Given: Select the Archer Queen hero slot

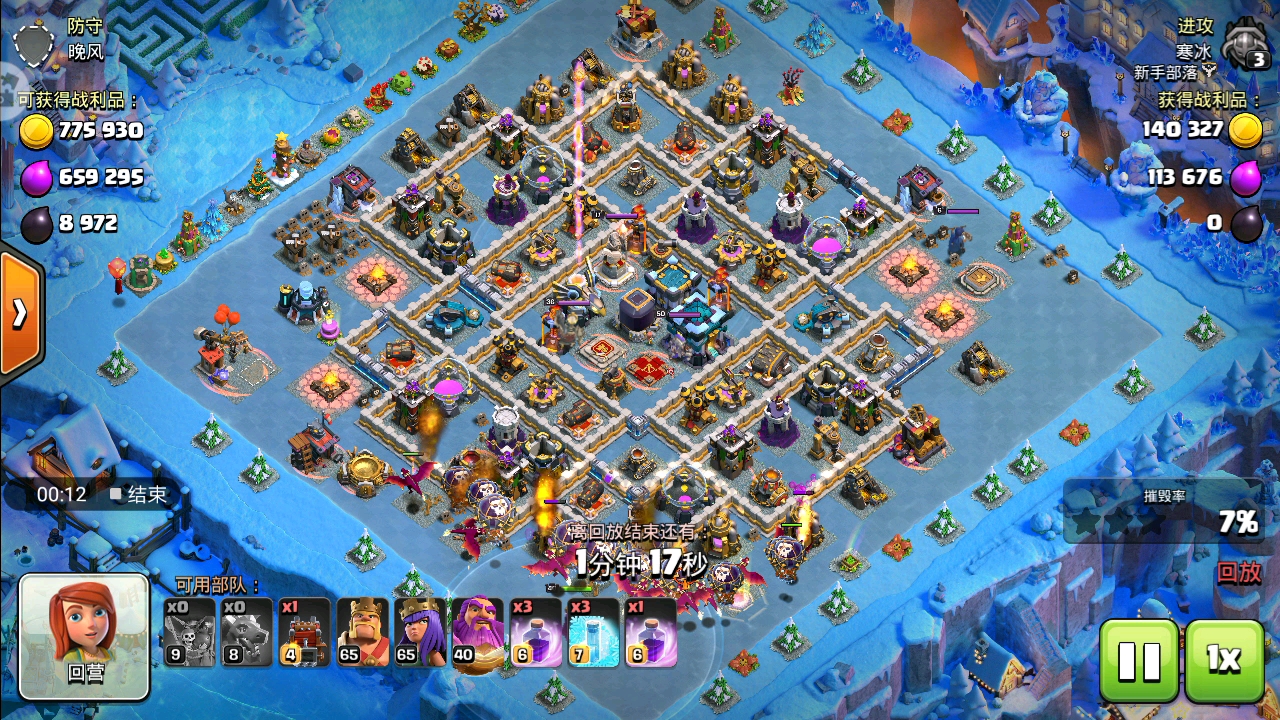Looking at the screenshot, I should (419, 633).
